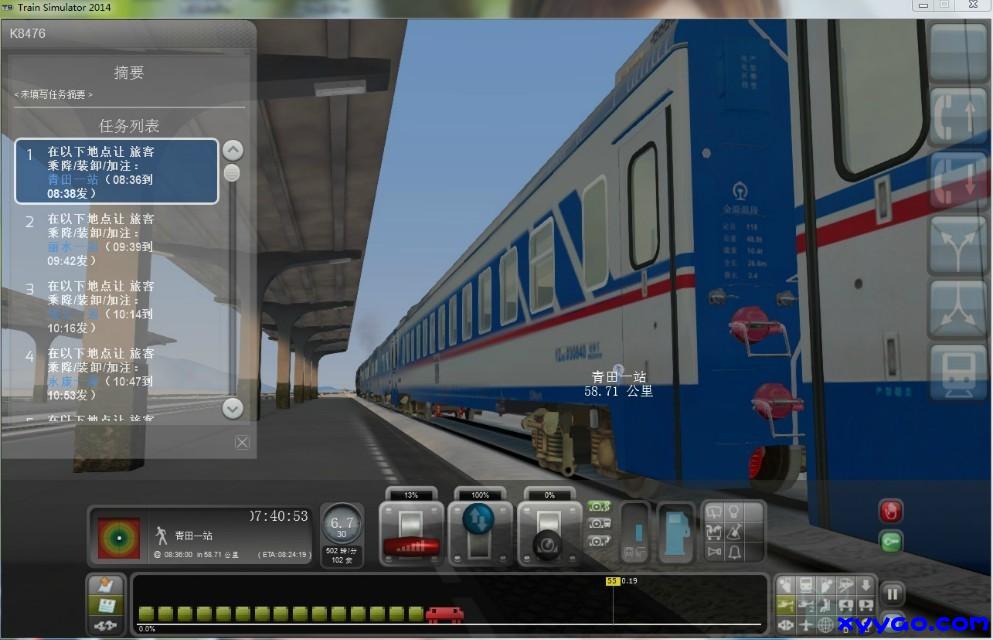Screen dimensions: 993x640
Task: Click the task list scroll-up arrow
Action: pyautogui.click(x=232, y=151)
